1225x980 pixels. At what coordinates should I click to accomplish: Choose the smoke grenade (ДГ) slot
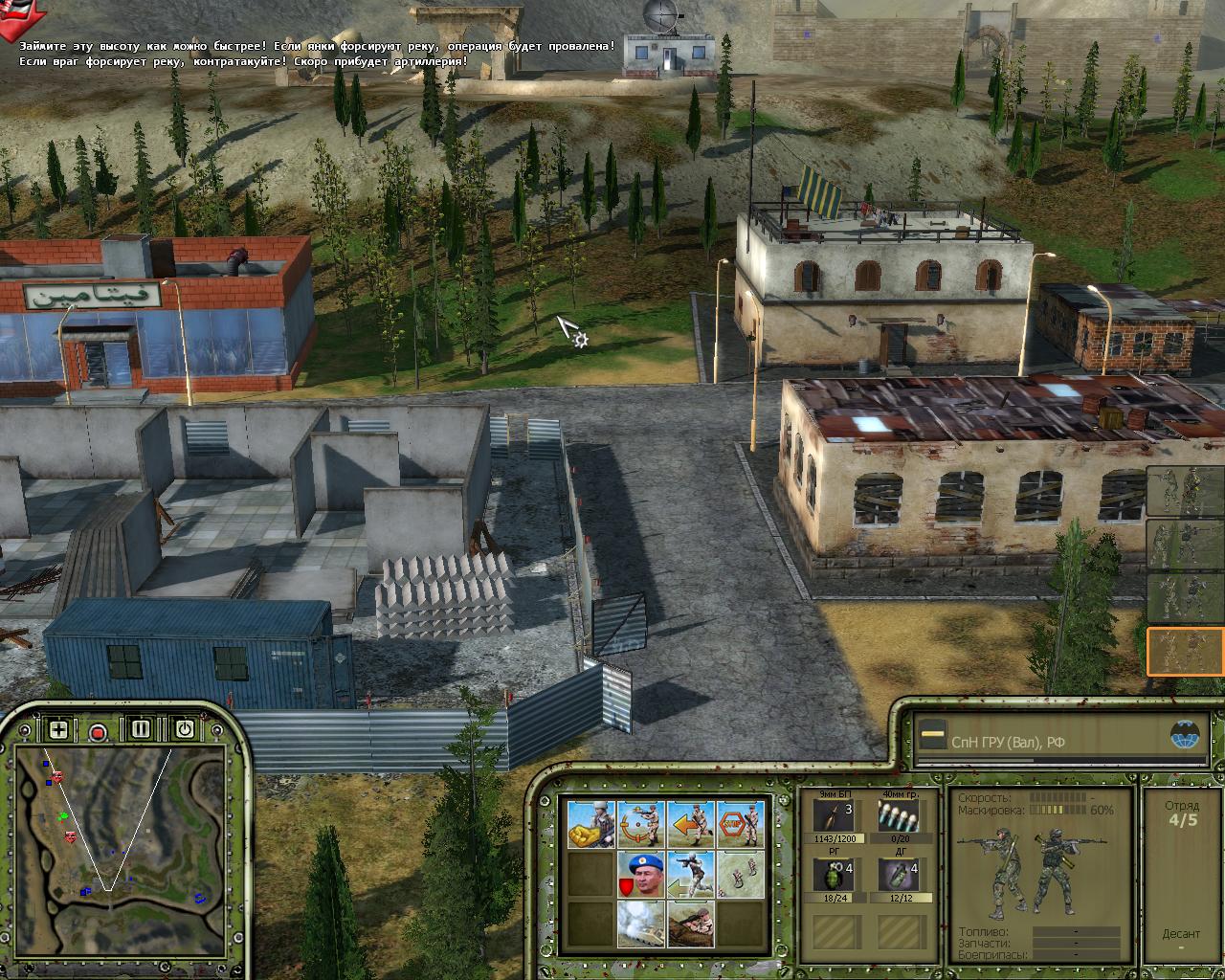click(x=898, y=876)
